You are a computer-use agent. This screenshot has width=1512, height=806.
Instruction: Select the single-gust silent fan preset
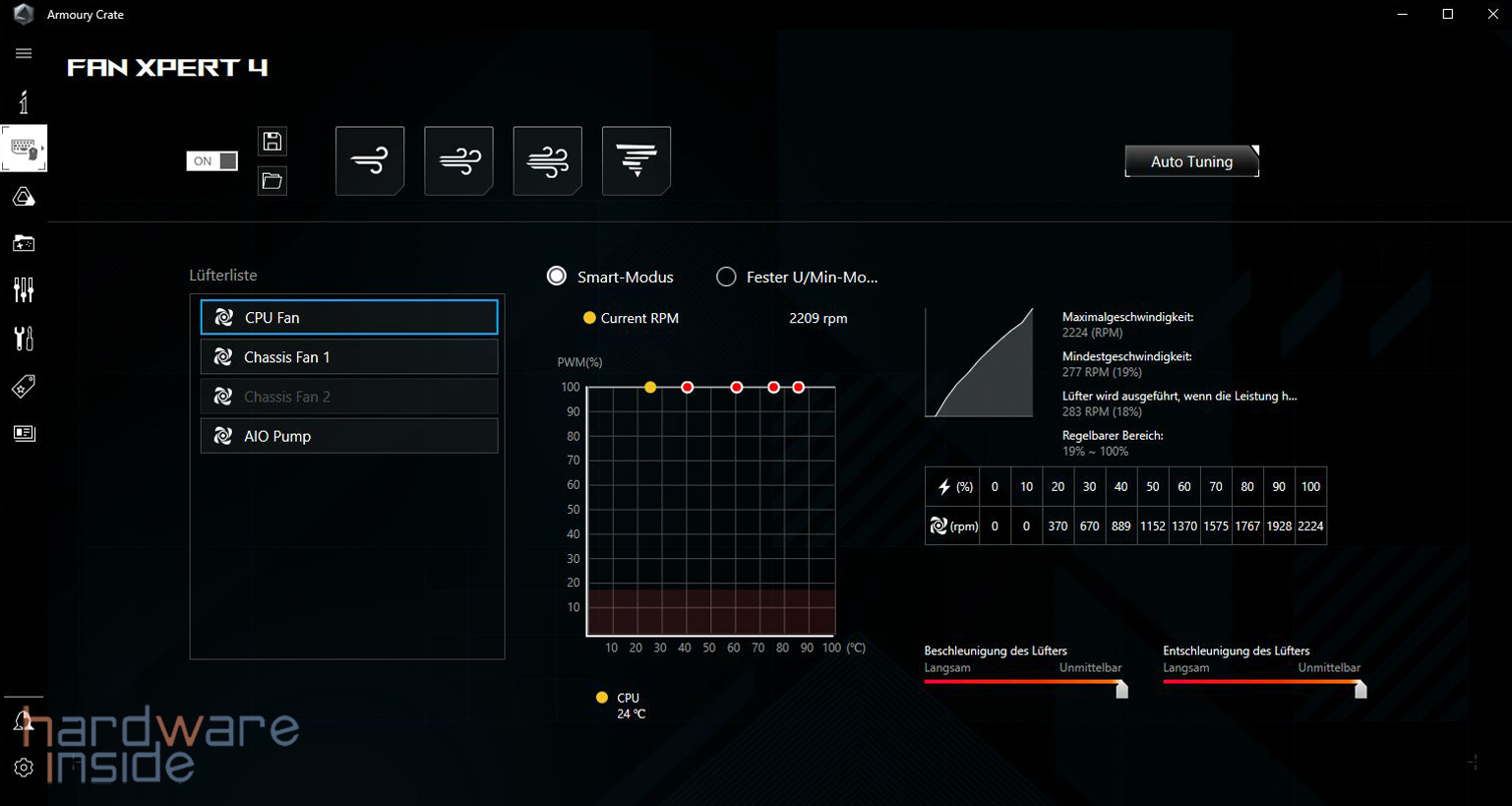point(370,160)
